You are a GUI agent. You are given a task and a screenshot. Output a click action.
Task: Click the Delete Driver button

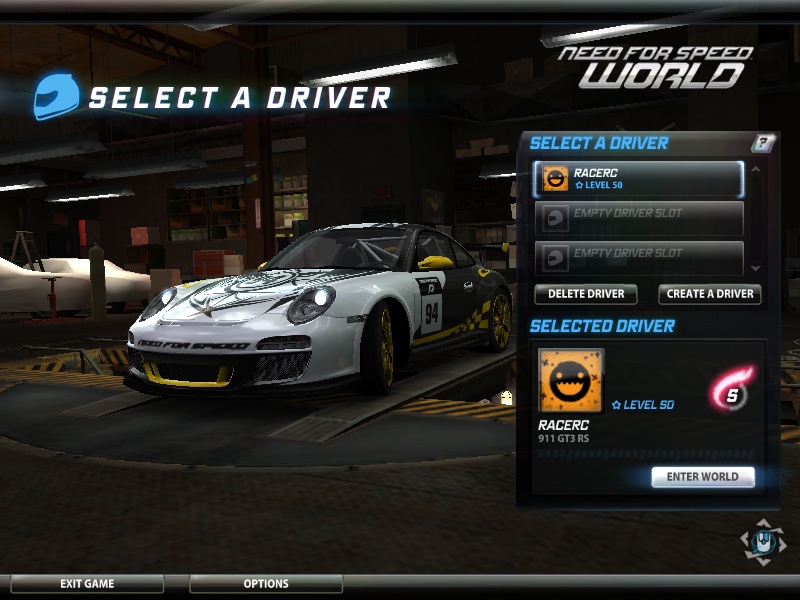tap(586, 294)
